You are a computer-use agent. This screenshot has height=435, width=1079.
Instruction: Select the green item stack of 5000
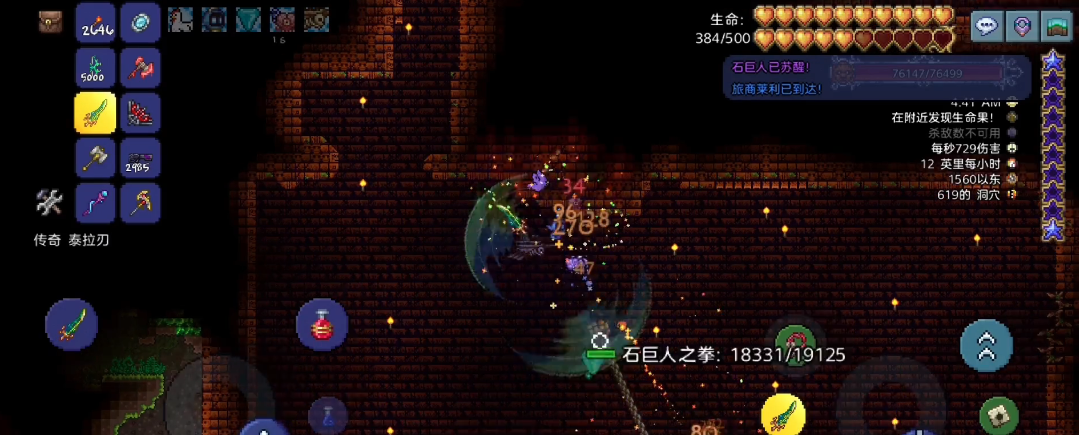(95, 68)
